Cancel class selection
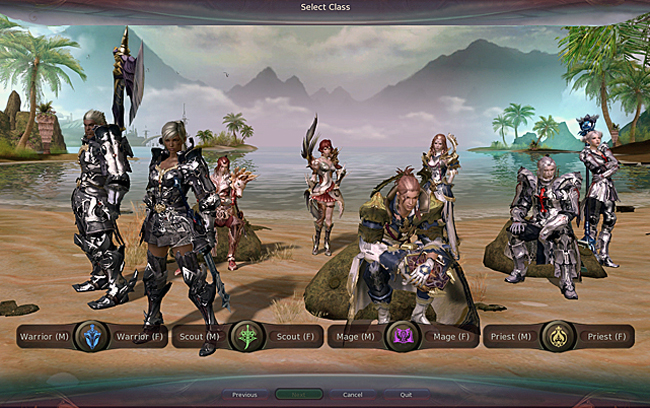The height and width of the screenshot is (408, 650). [x=352, y=395]
